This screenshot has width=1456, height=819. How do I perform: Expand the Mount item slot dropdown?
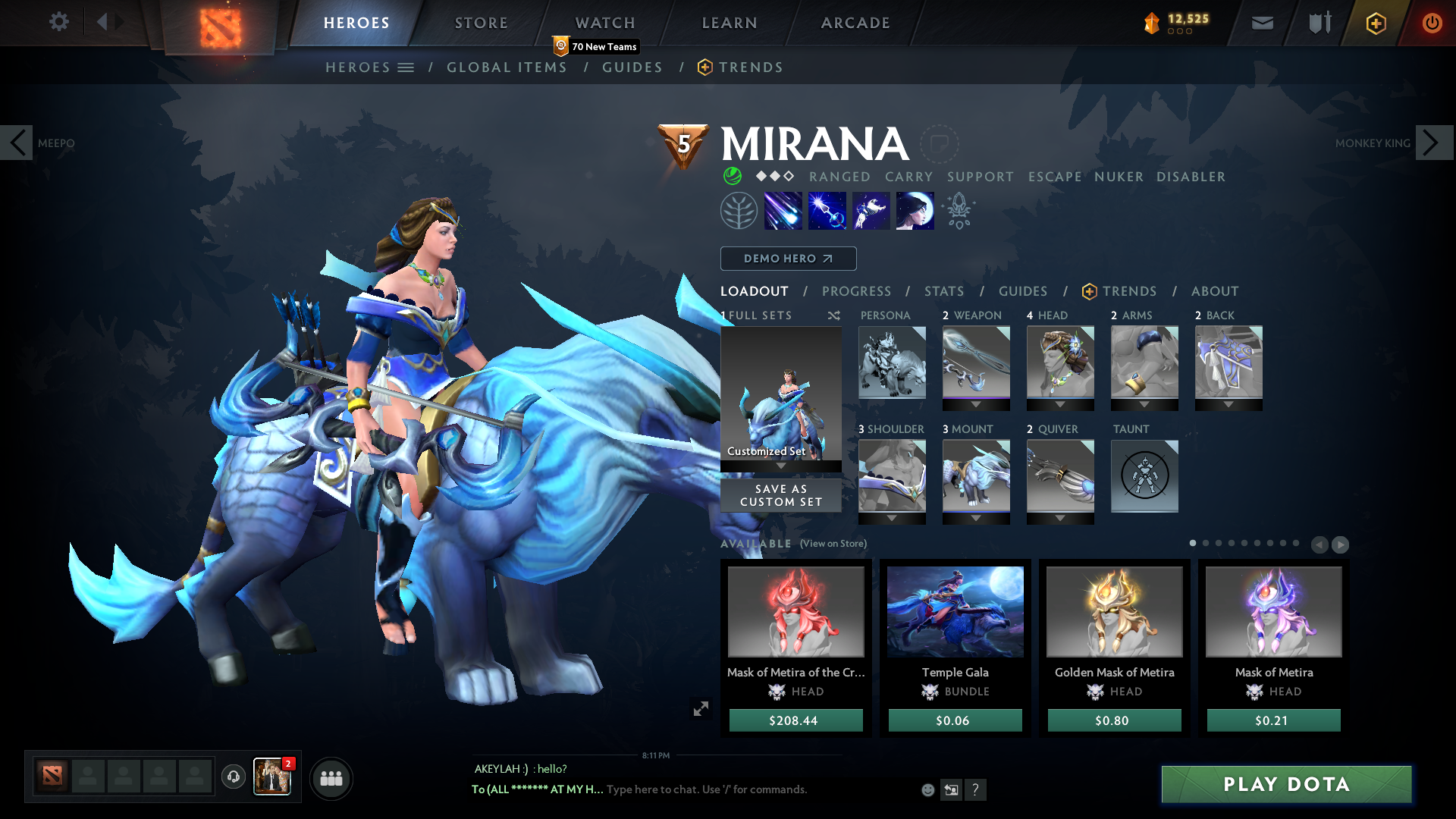coord(976,518)
